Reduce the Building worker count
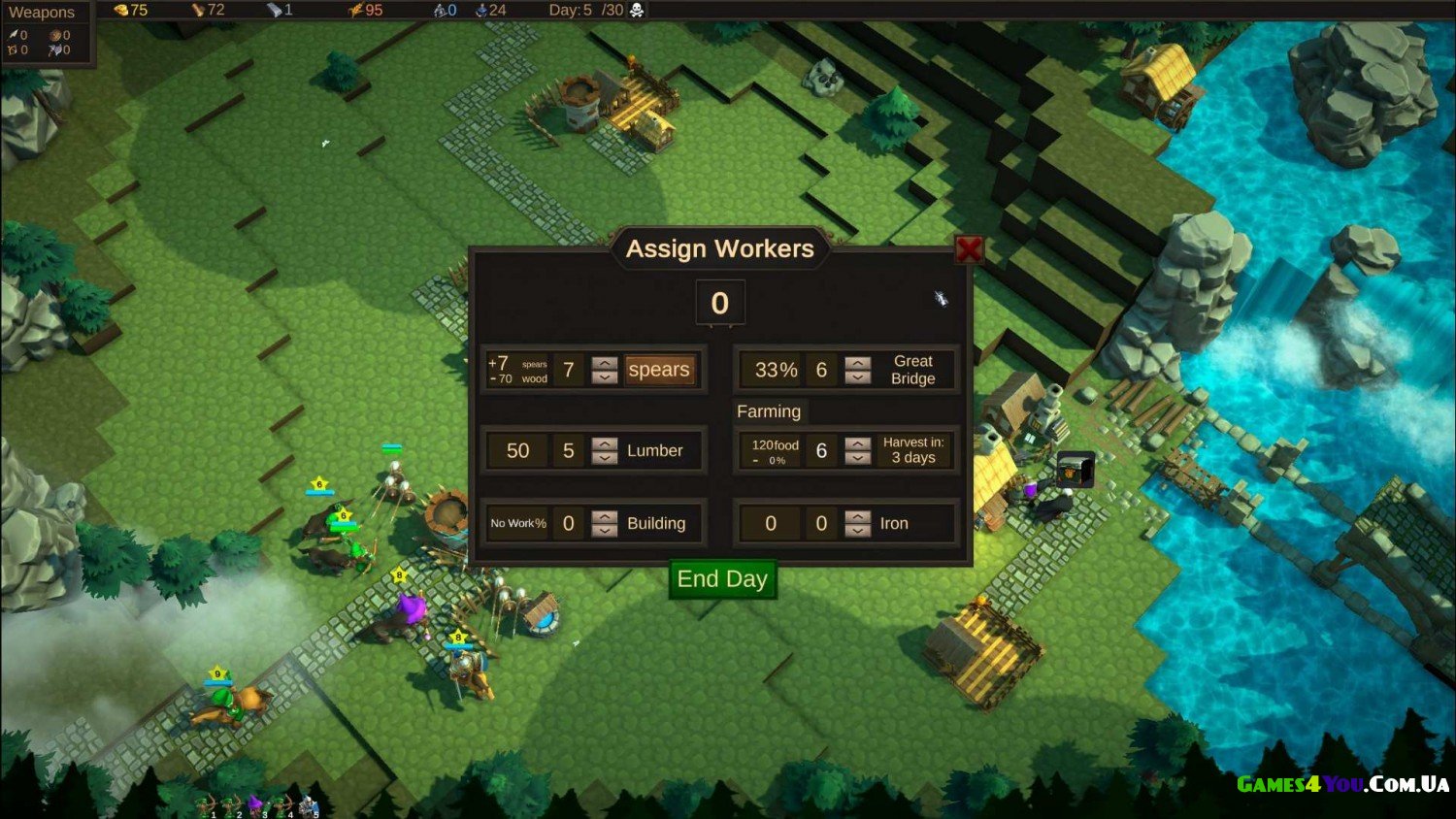Viewport: 1456px width, 819px height. click(605, 531)
